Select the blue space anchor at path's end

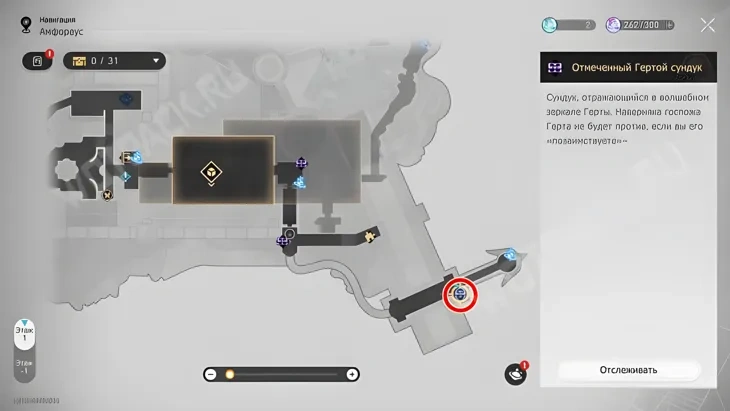(511, 254)
